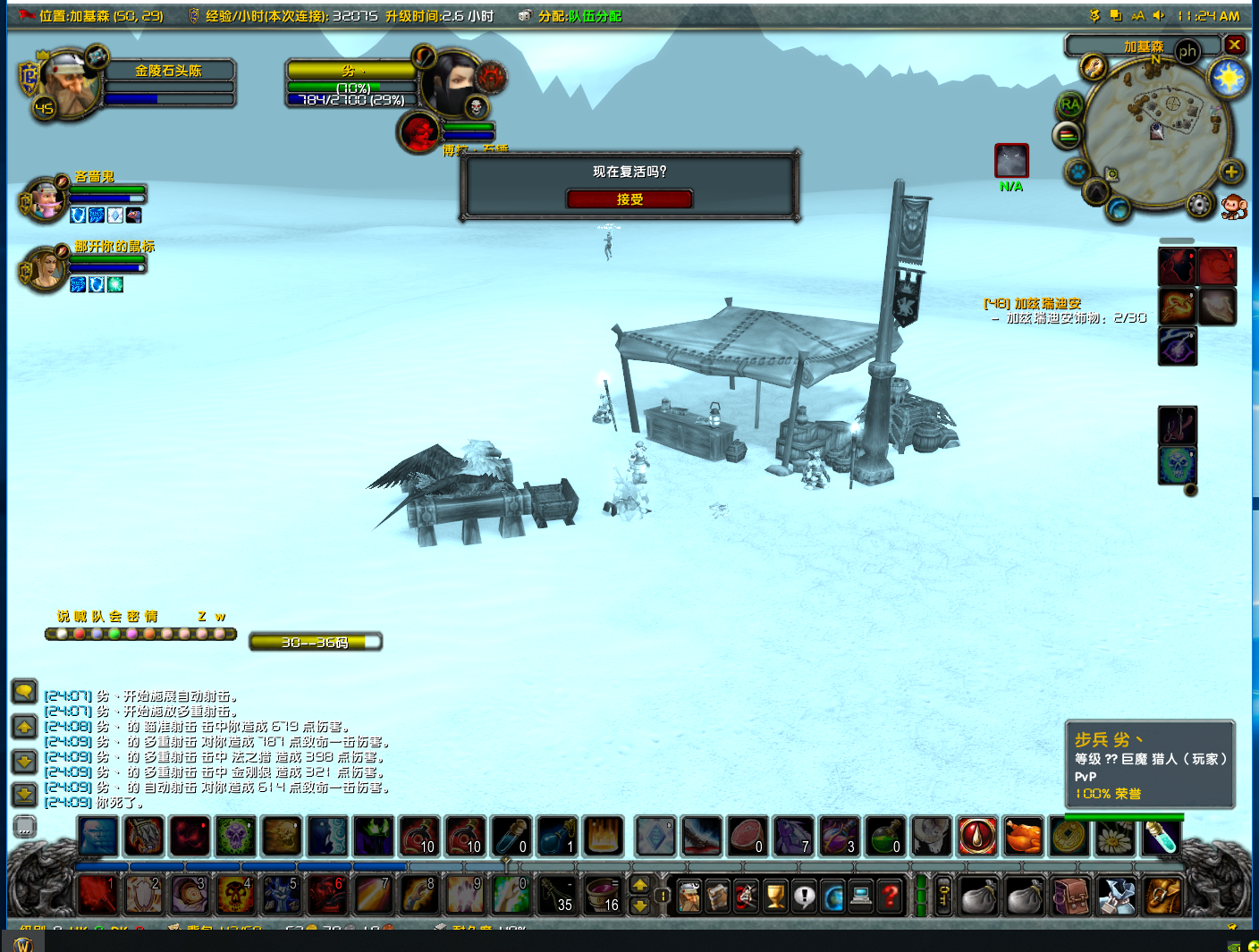Image resolution: width=1259 pixels, height=952 pixels.
Task: Click the green RA minimap button
Action: [x=1069, y=105]
